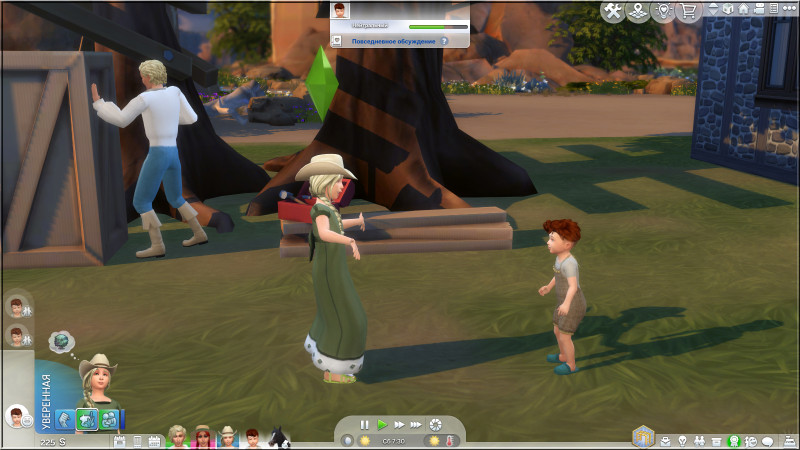The height and width of the screenshot is (450, 800).
Task: Select the horse portrait in the household bar
Action: 281,438
